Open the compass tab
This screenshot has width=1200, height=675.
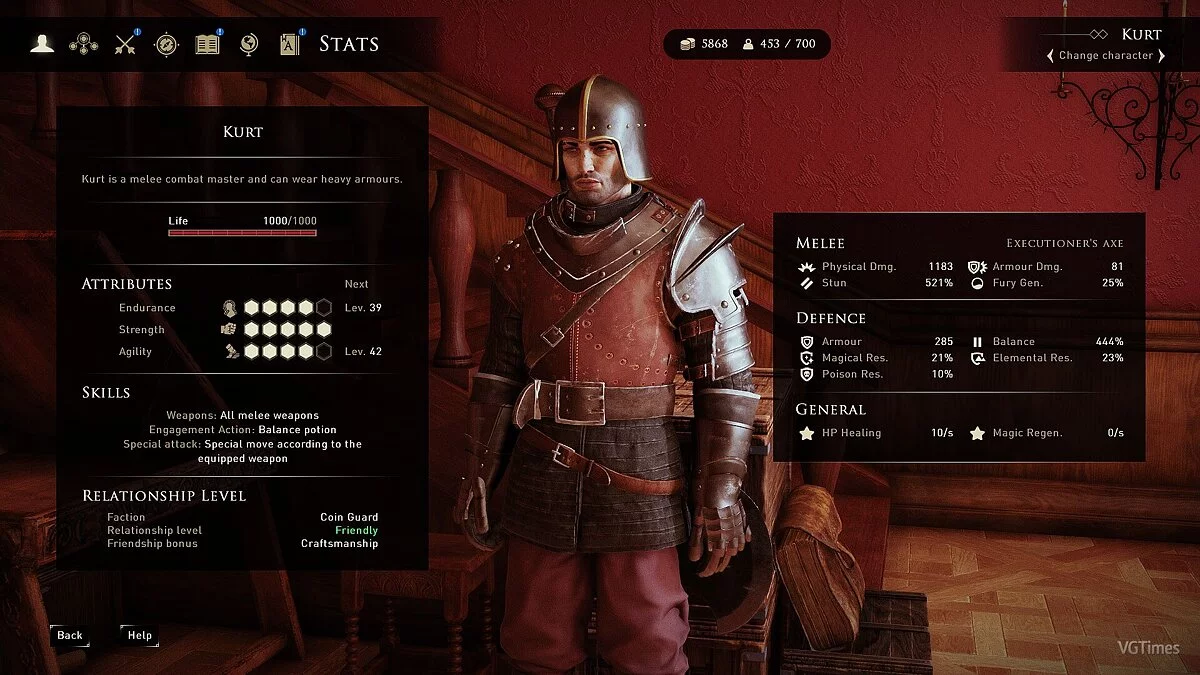tap(166, 44)
